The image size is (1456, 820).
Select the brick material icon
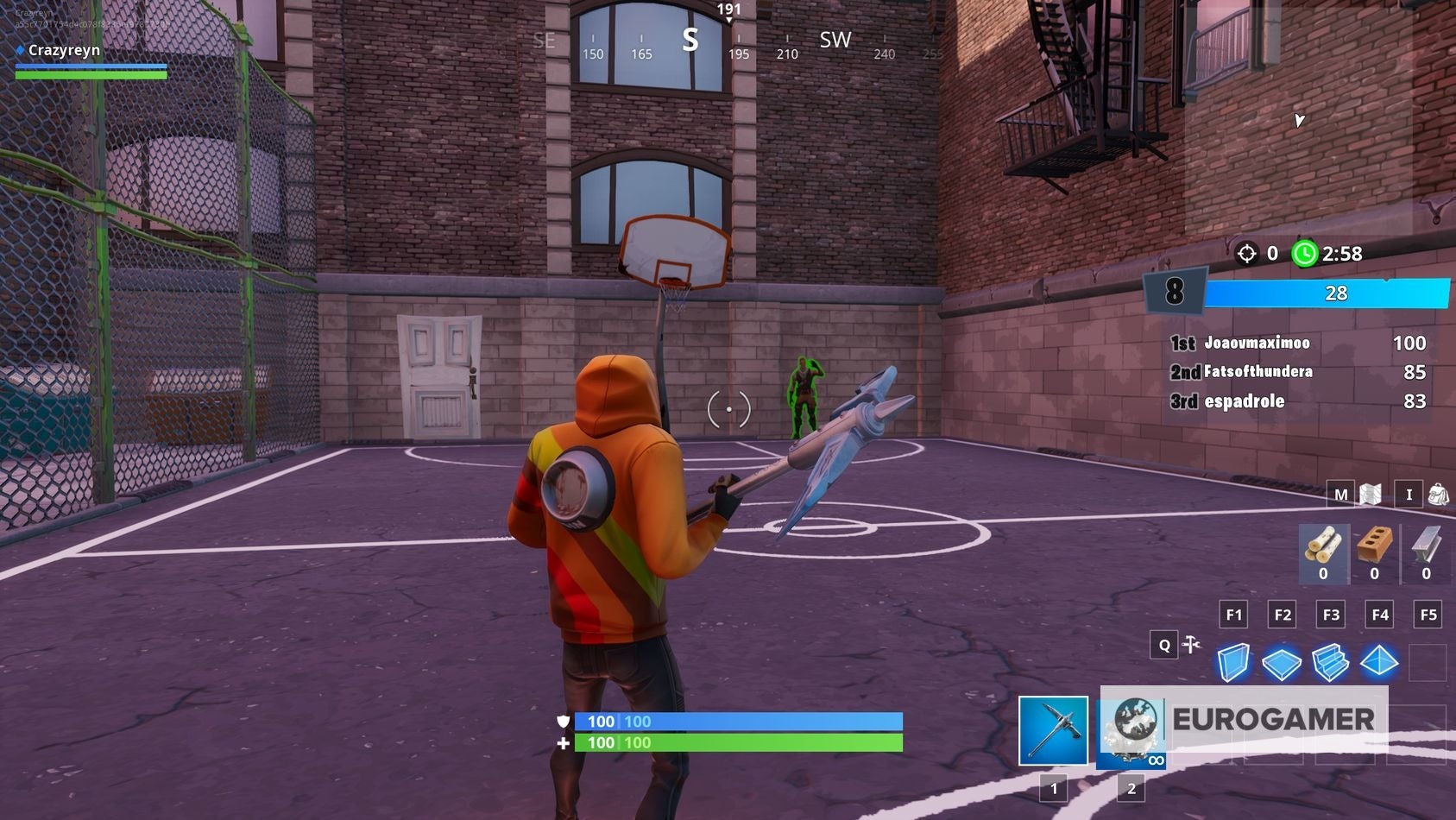pyautogui.click(x=1375, y=542)
